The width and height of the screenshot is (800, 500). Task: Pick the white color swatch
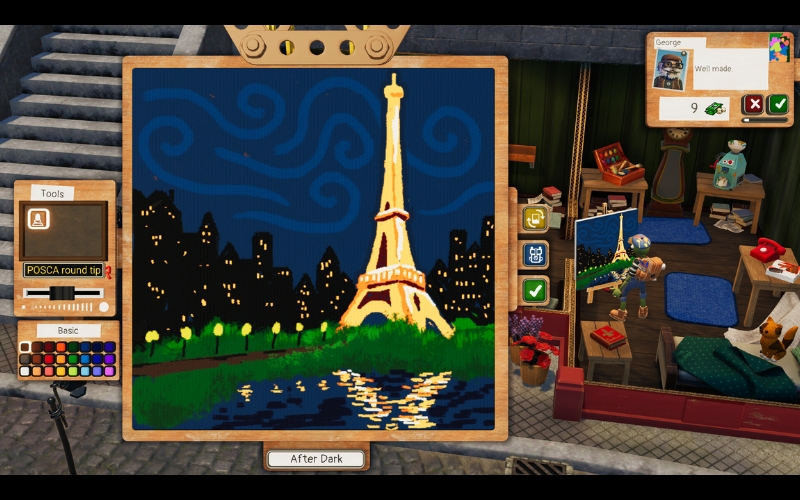pos(25,371)
